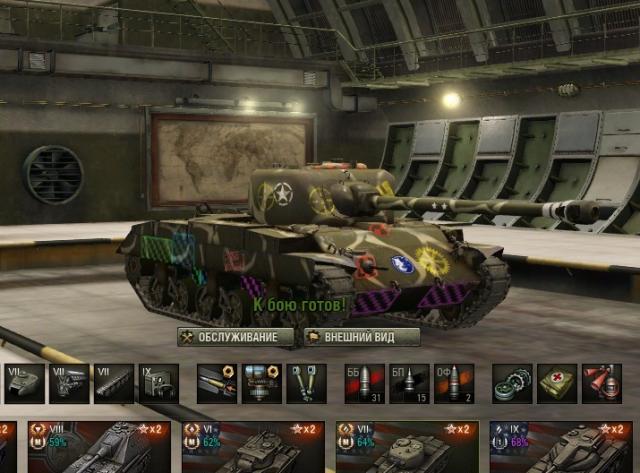Viewport: 640px width, 473px height.
Task: Select the tier VII tracks module slot
Action: pyautogui.click(x=113, y=382)
